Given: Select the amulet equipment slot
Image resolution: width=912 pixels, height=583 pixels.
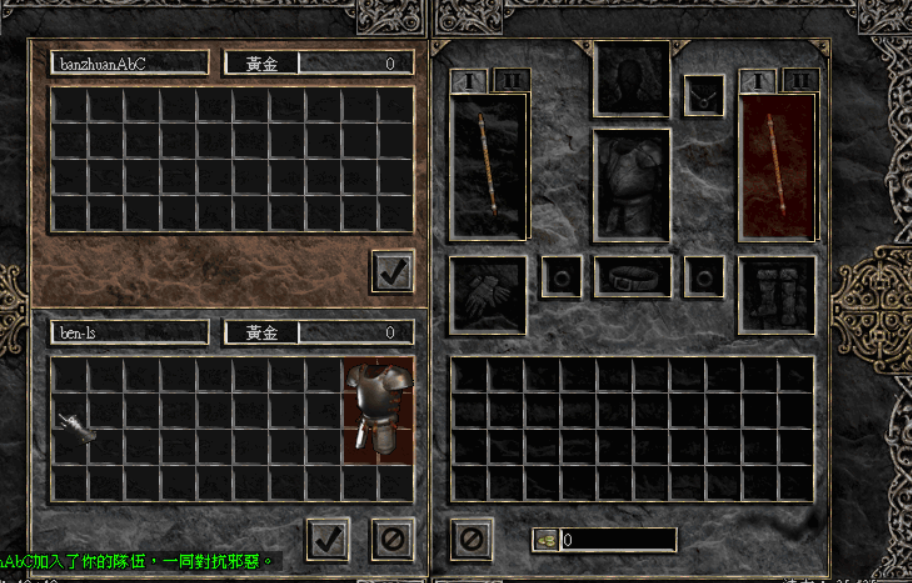Looking at the screenshot, I should [x=704, y=96].
